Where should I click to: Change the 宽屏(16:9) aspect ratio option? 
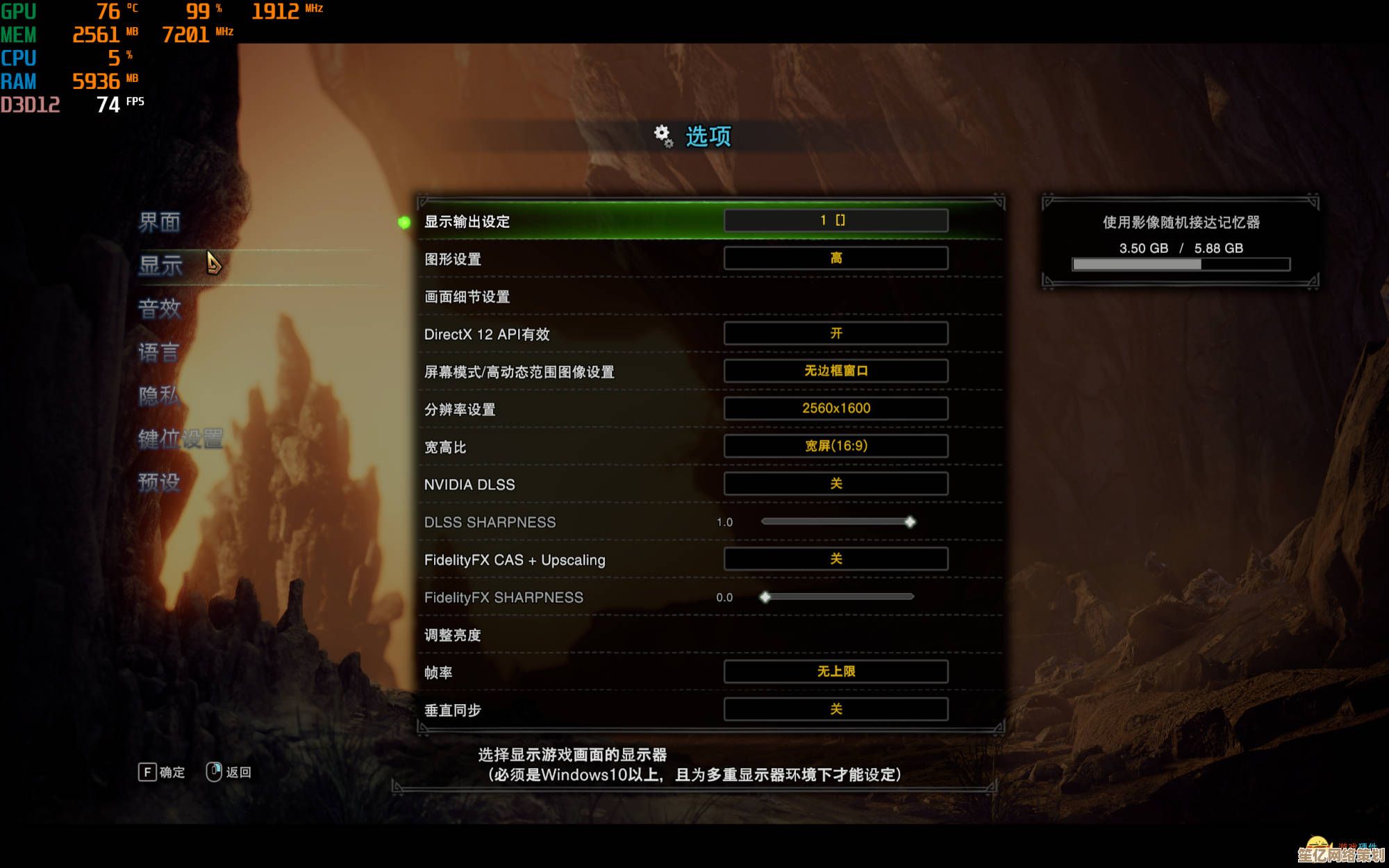[x=835, y=446]
